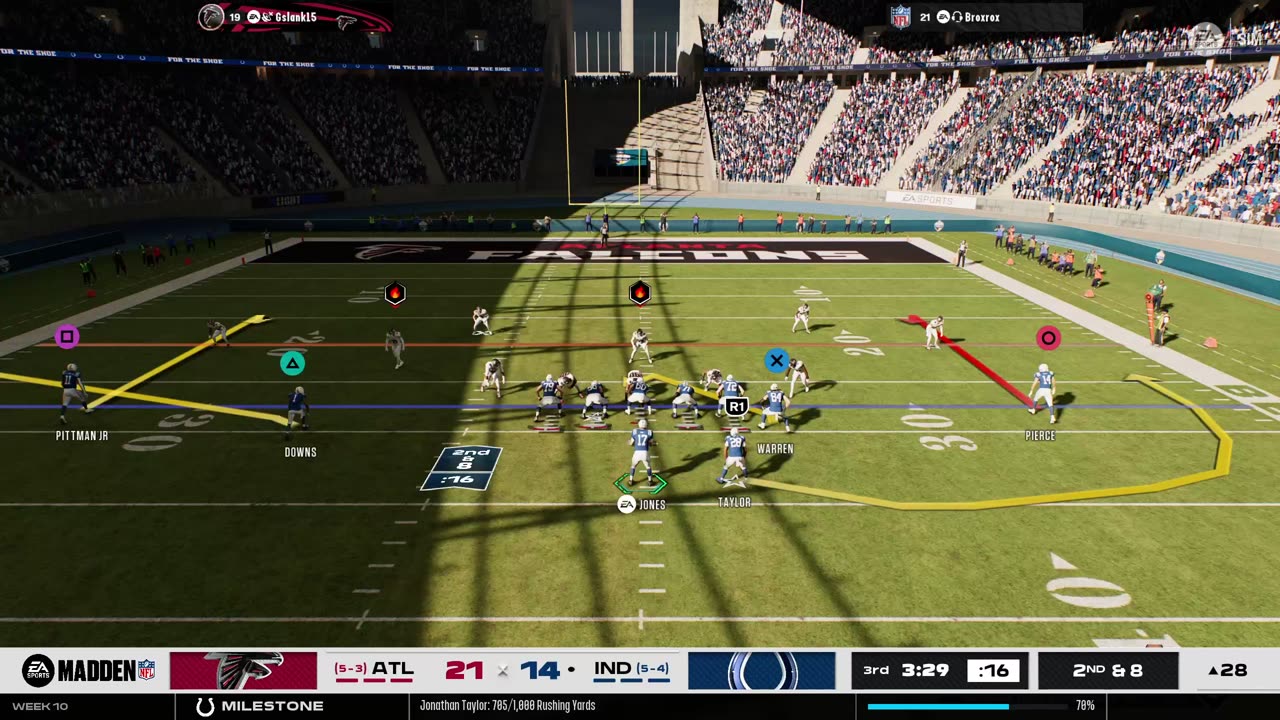Viewport: 1280px width, 720px height.
Task: Click the Falcons logo in the scorebug
Action: pyautogui.click(x=243, y=670)
